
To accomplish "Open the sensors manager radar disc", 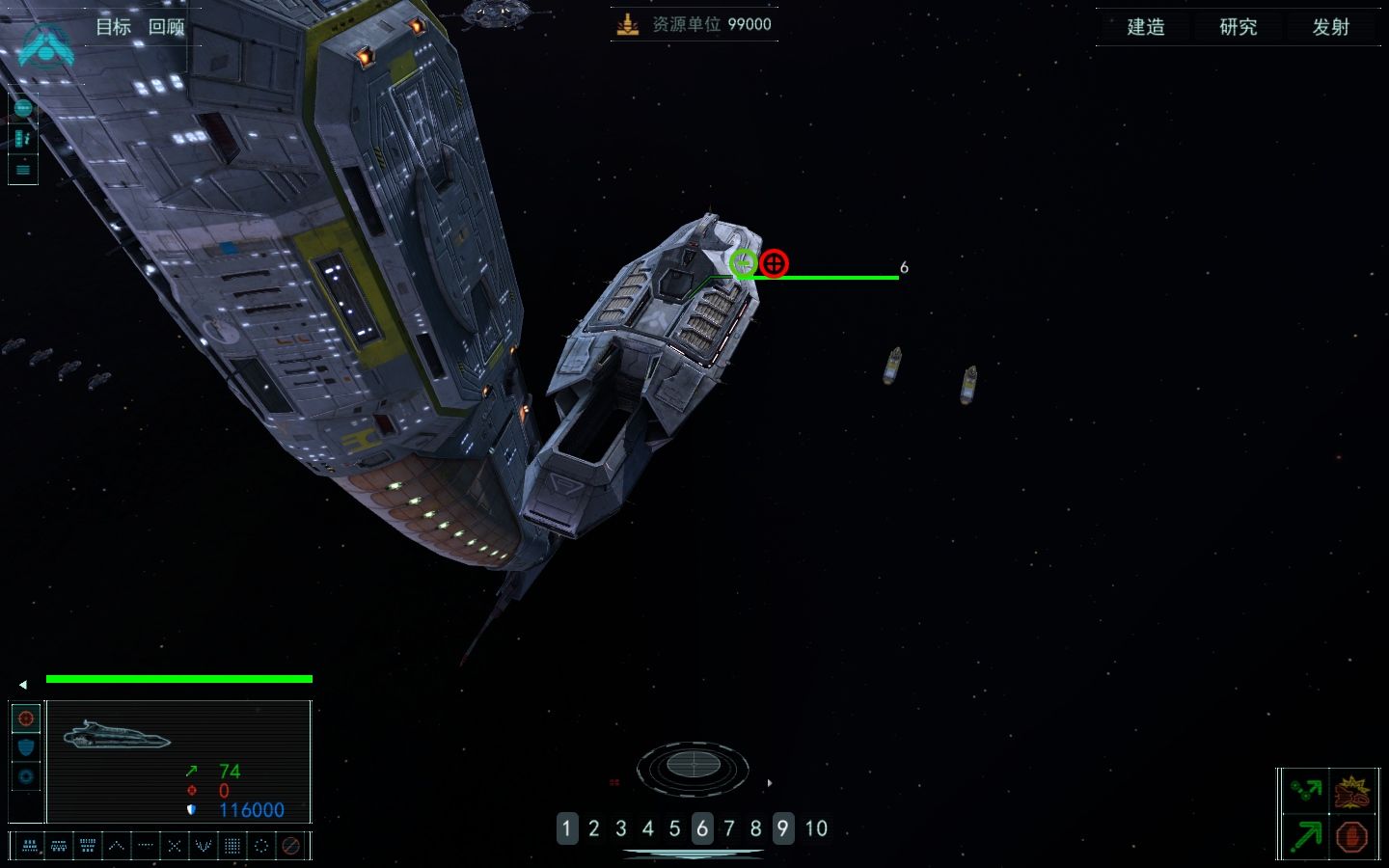I will 693,767.
